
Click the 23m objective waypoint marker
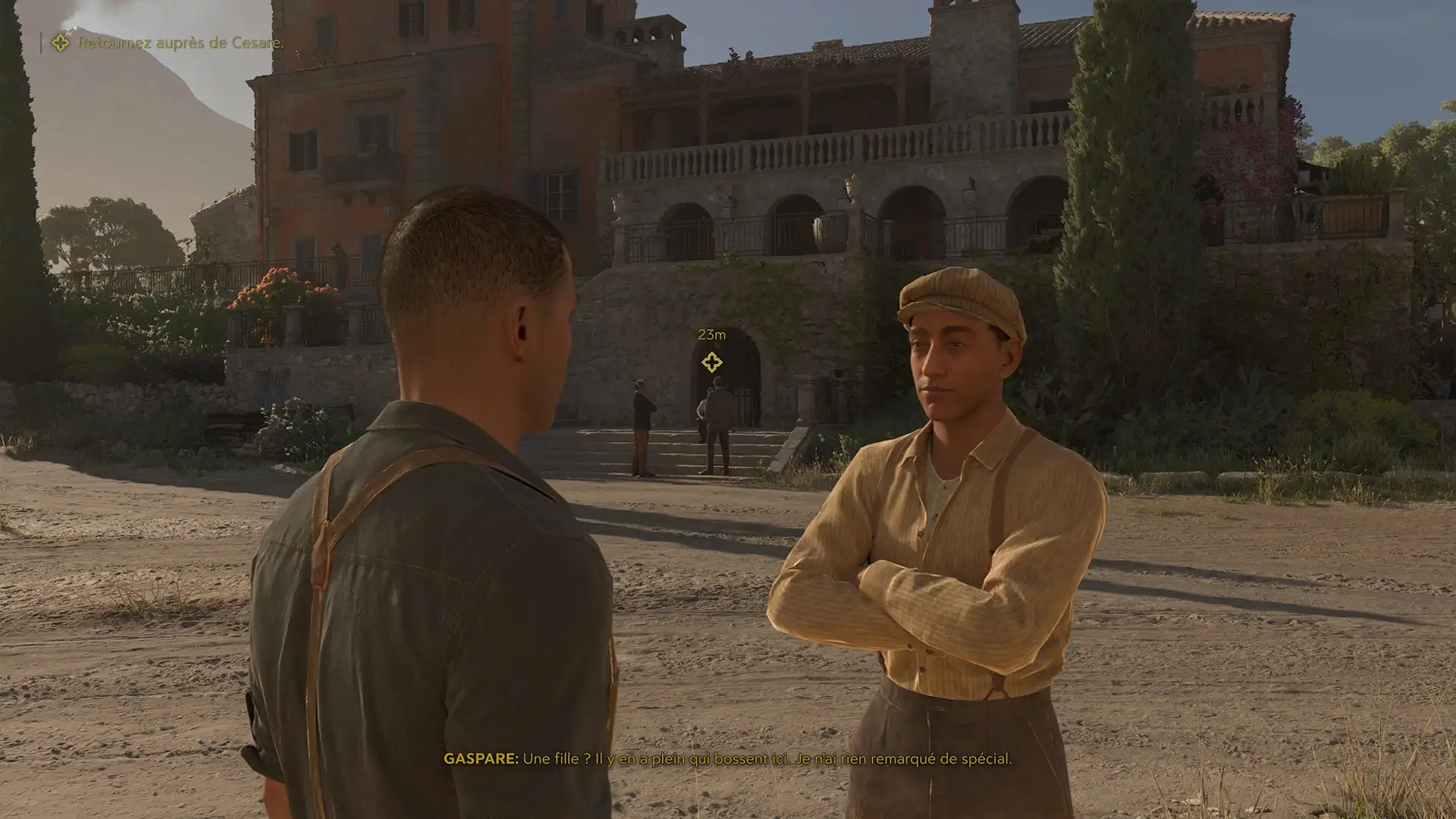point(711,362)
